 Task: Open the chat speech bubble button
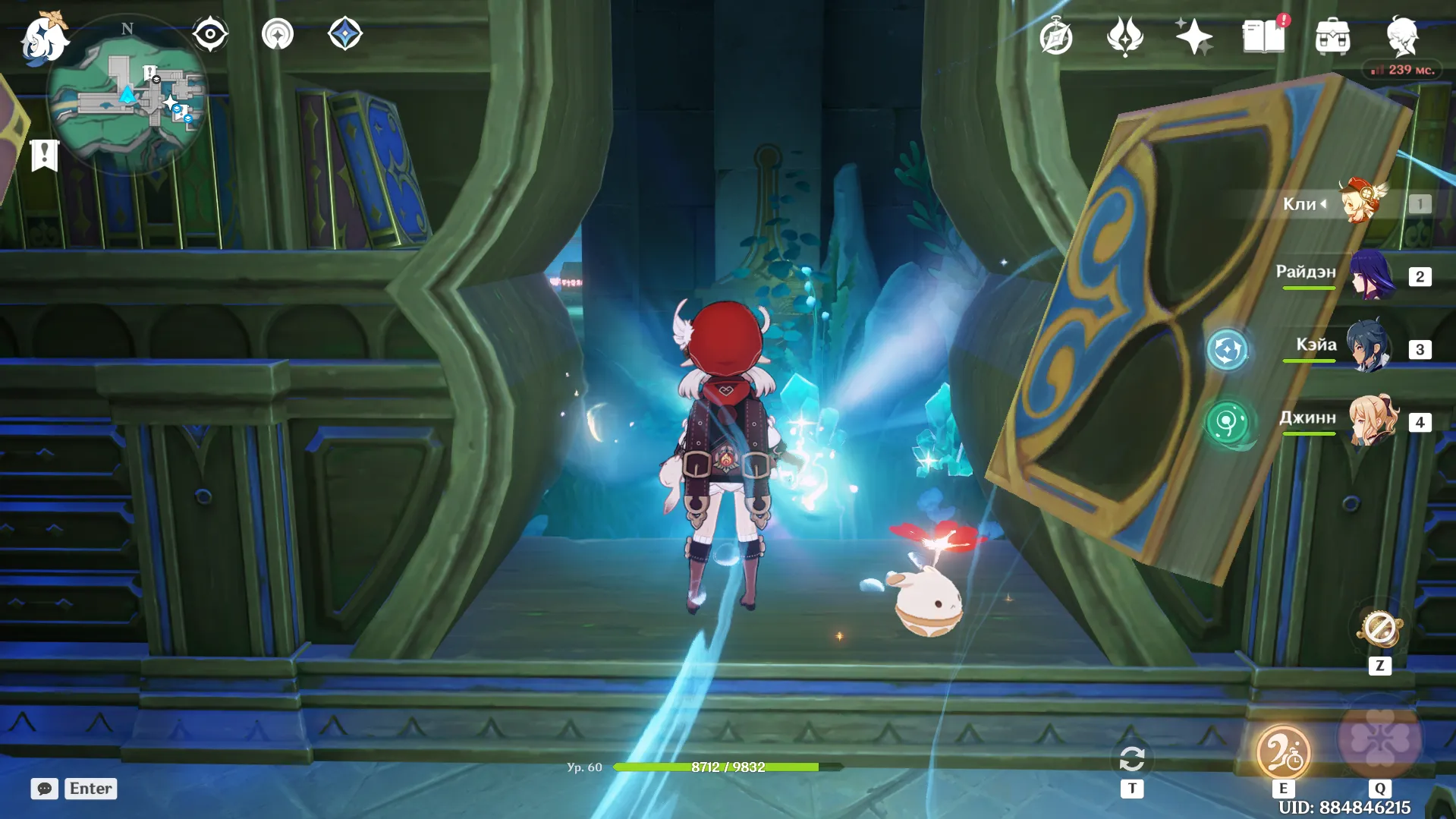[x=44, y=789]
